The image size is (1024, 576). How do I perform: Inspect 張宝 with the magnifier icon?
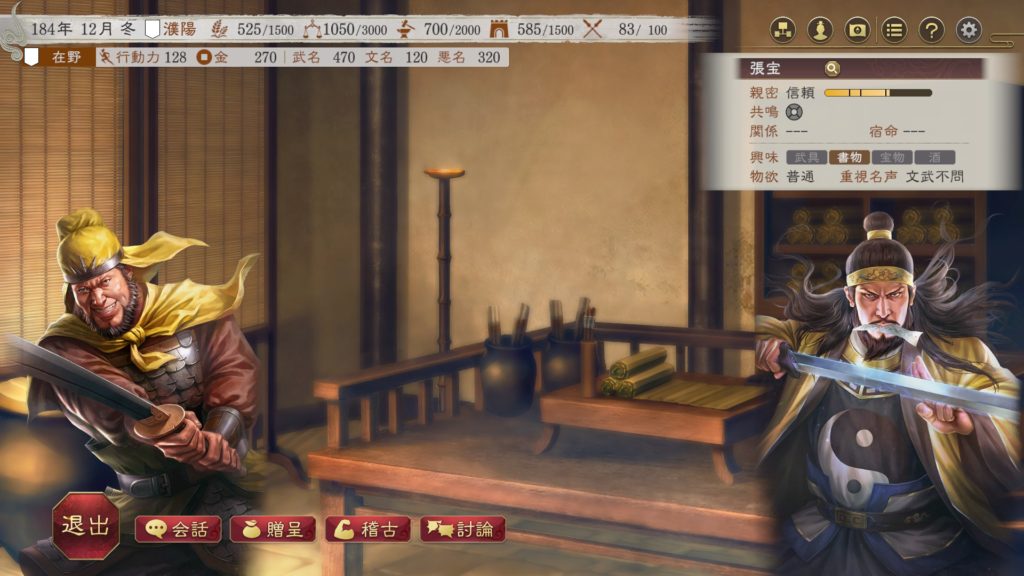[832, 69]
